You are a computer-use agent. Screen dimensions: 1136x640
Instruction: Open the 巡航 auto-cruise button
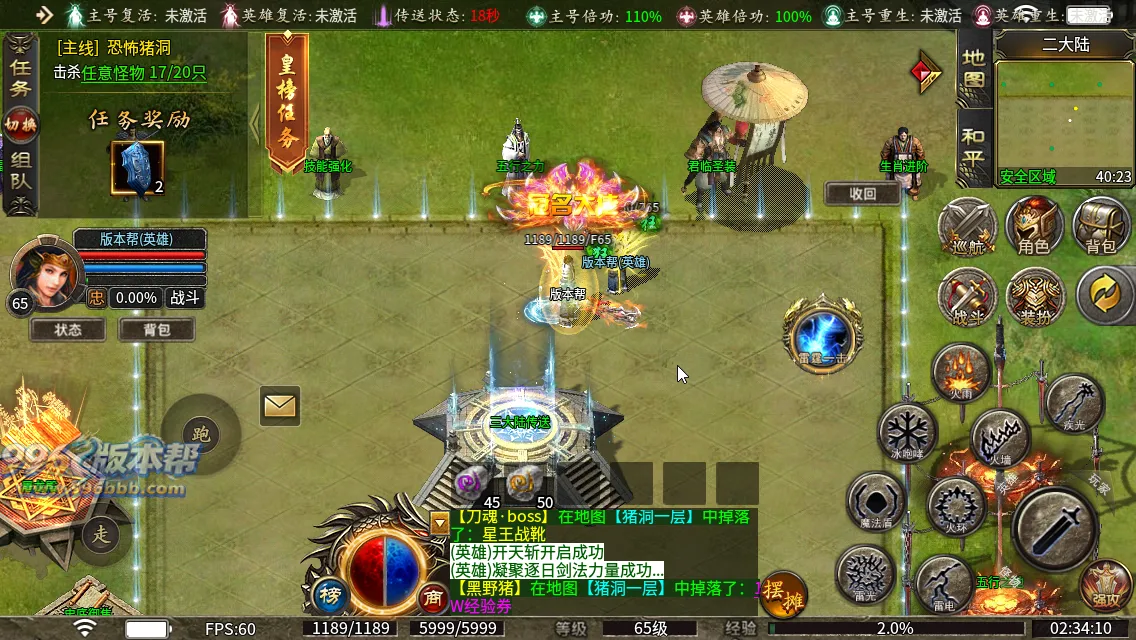967,227
